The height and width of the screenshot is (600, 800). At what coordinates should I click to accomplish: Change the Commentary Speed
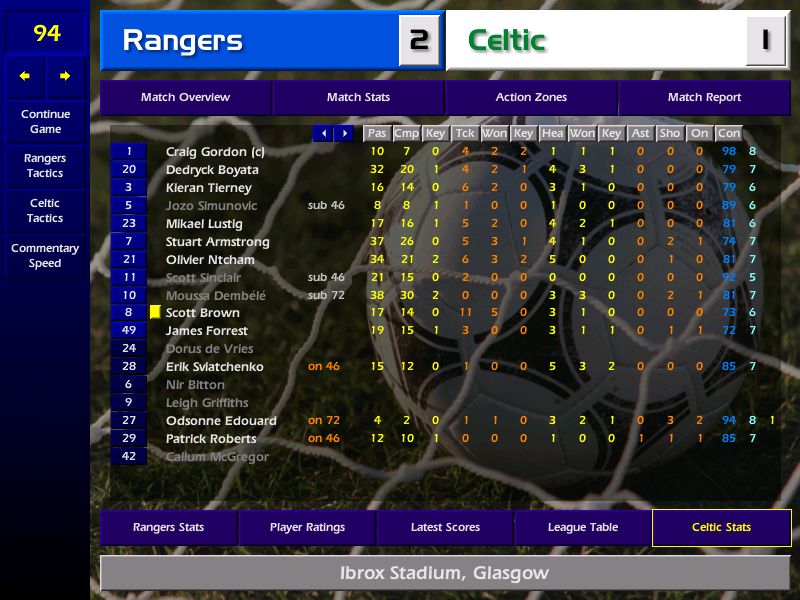tap(45, 256)
